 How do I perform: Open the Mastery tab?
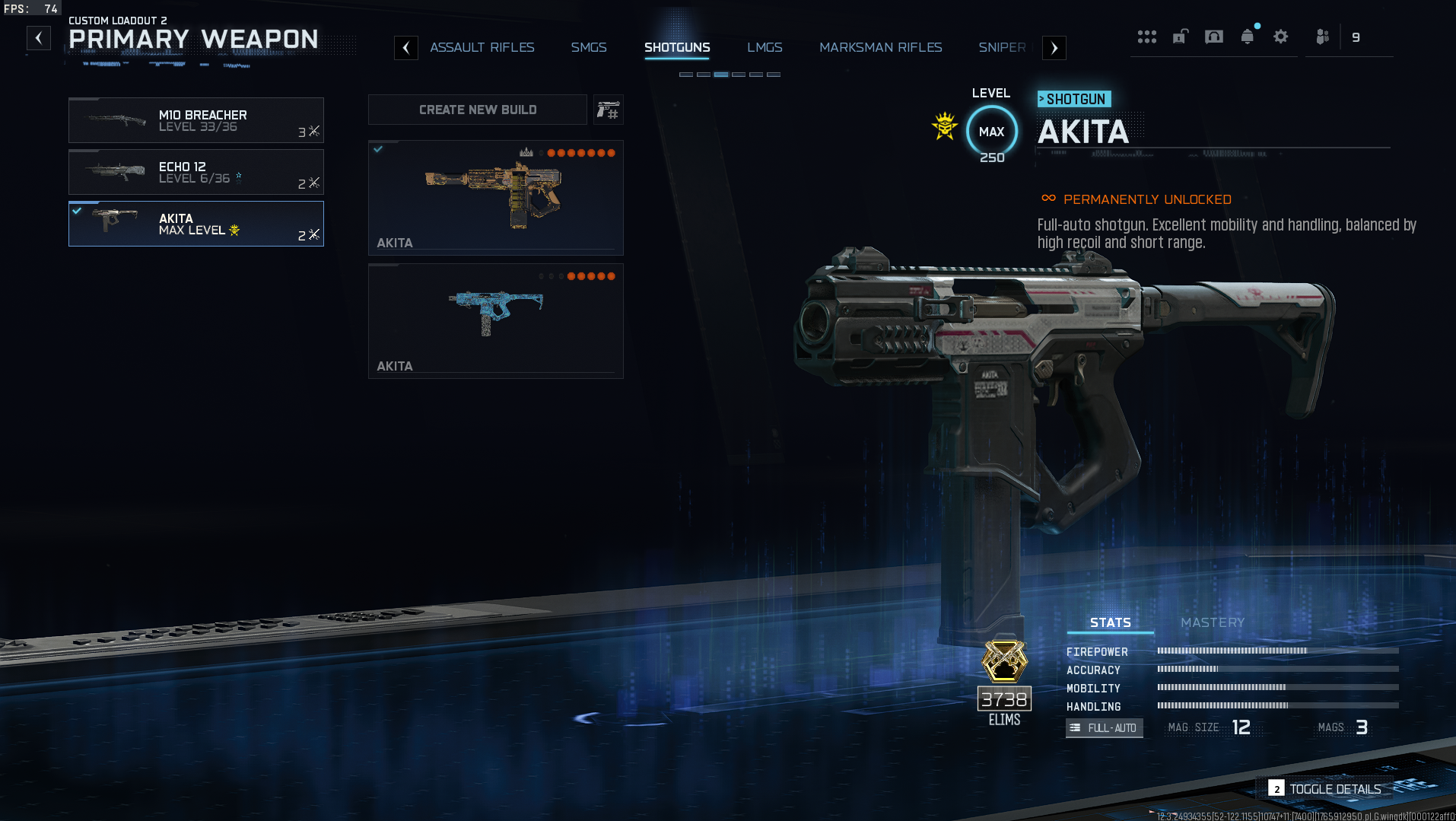pos(1212,622)
